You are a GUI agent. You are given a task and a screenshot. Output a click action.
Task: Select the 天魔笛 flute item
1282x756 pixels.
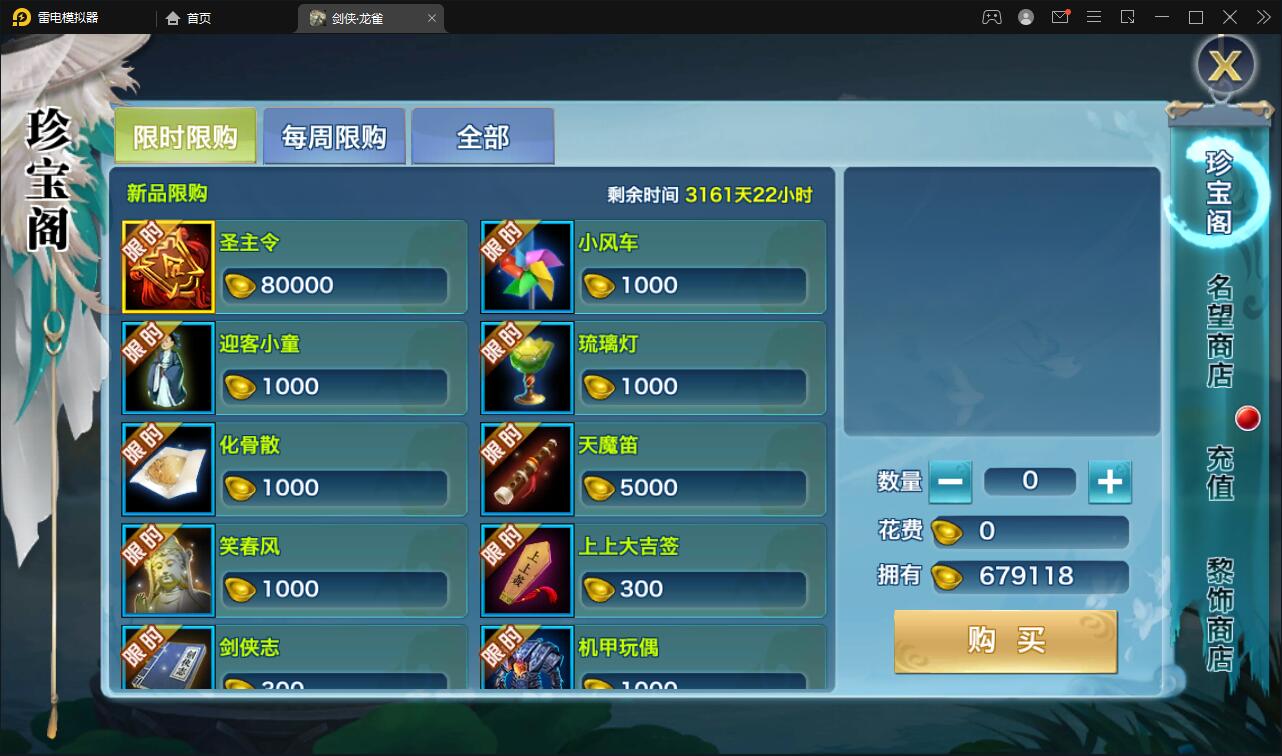(527, 469)
